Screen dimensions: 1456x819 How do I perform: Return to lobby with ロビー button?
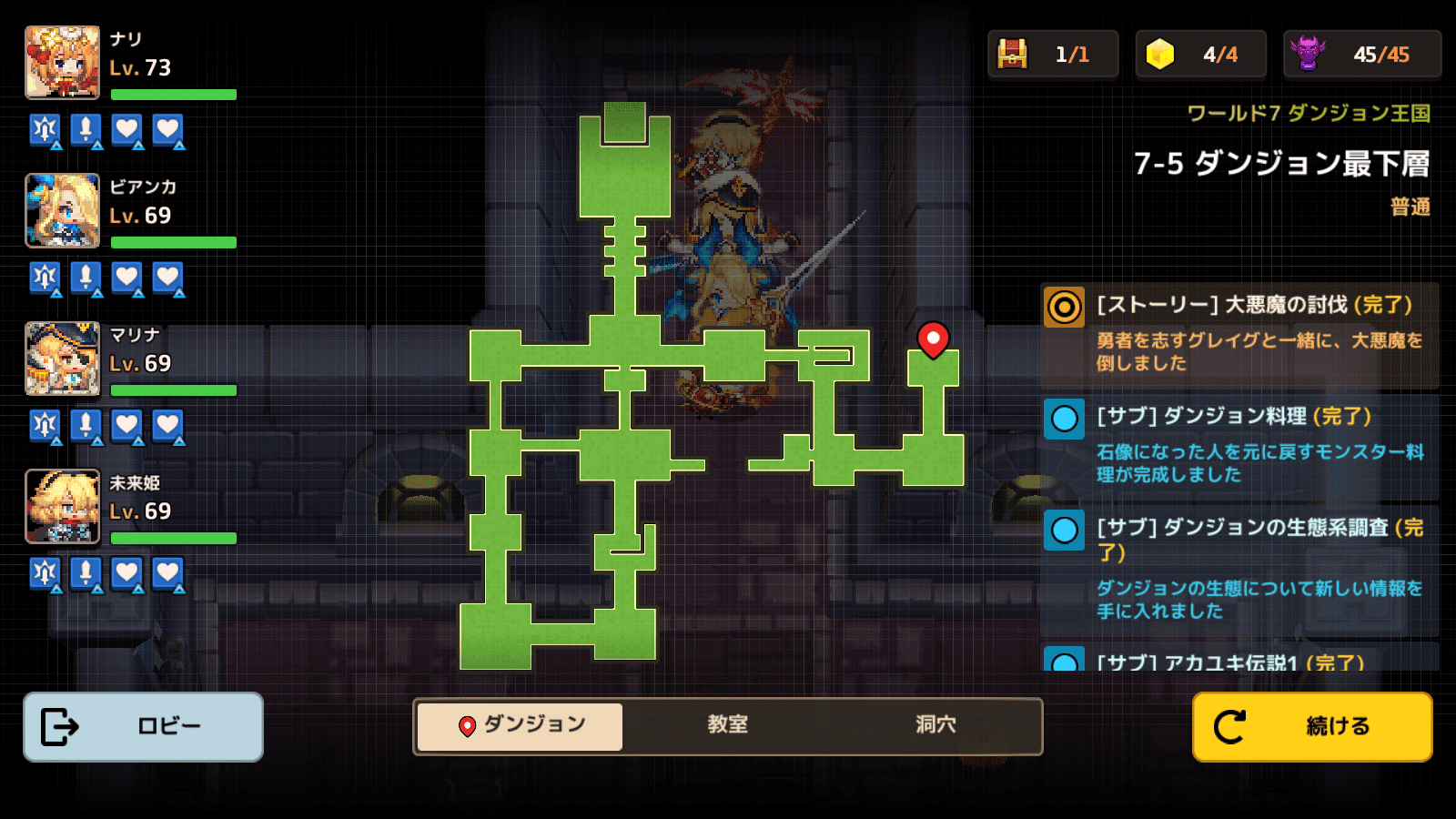click(143, 726)
